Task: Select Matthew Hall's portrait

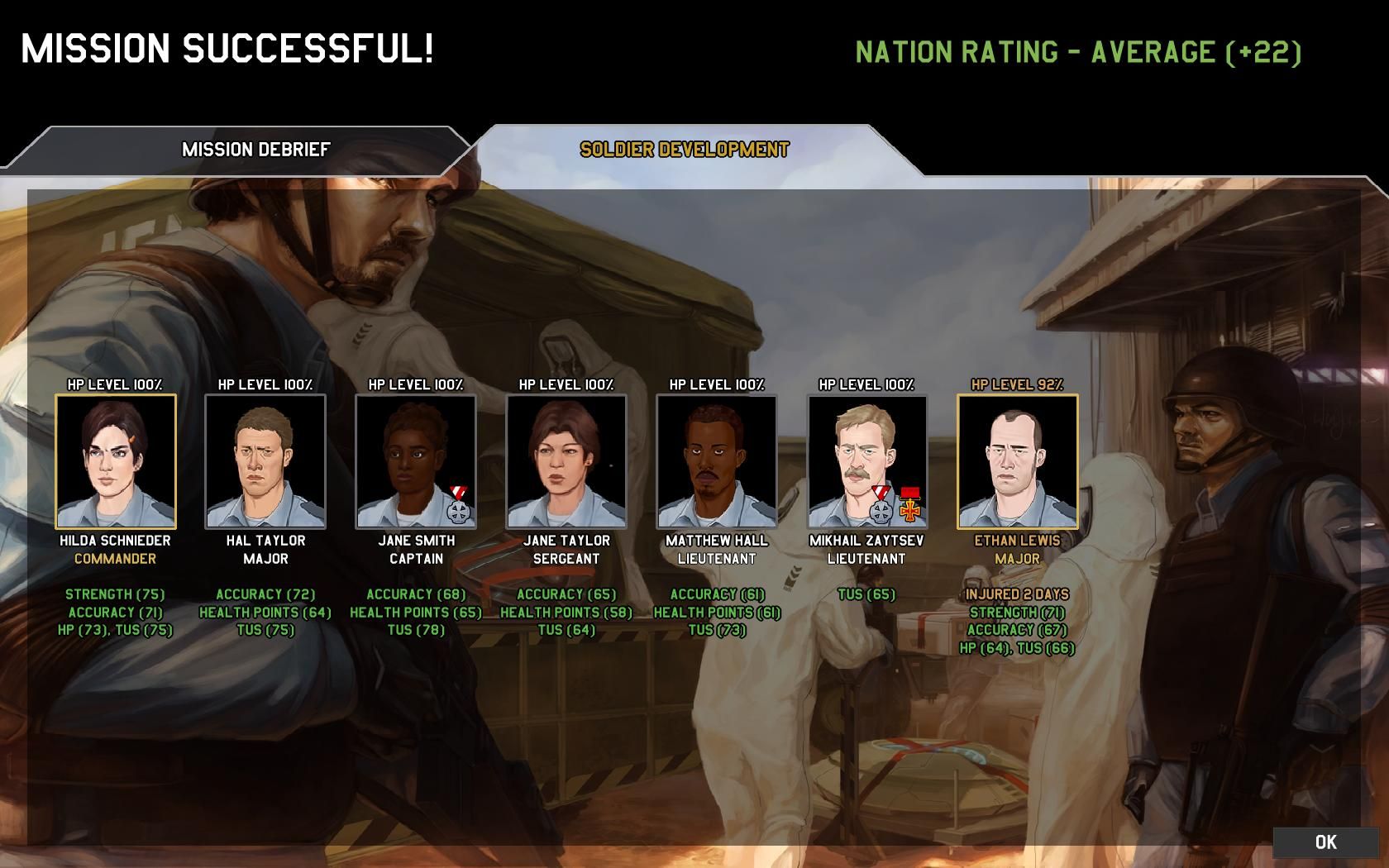Action: click(717, 461)
